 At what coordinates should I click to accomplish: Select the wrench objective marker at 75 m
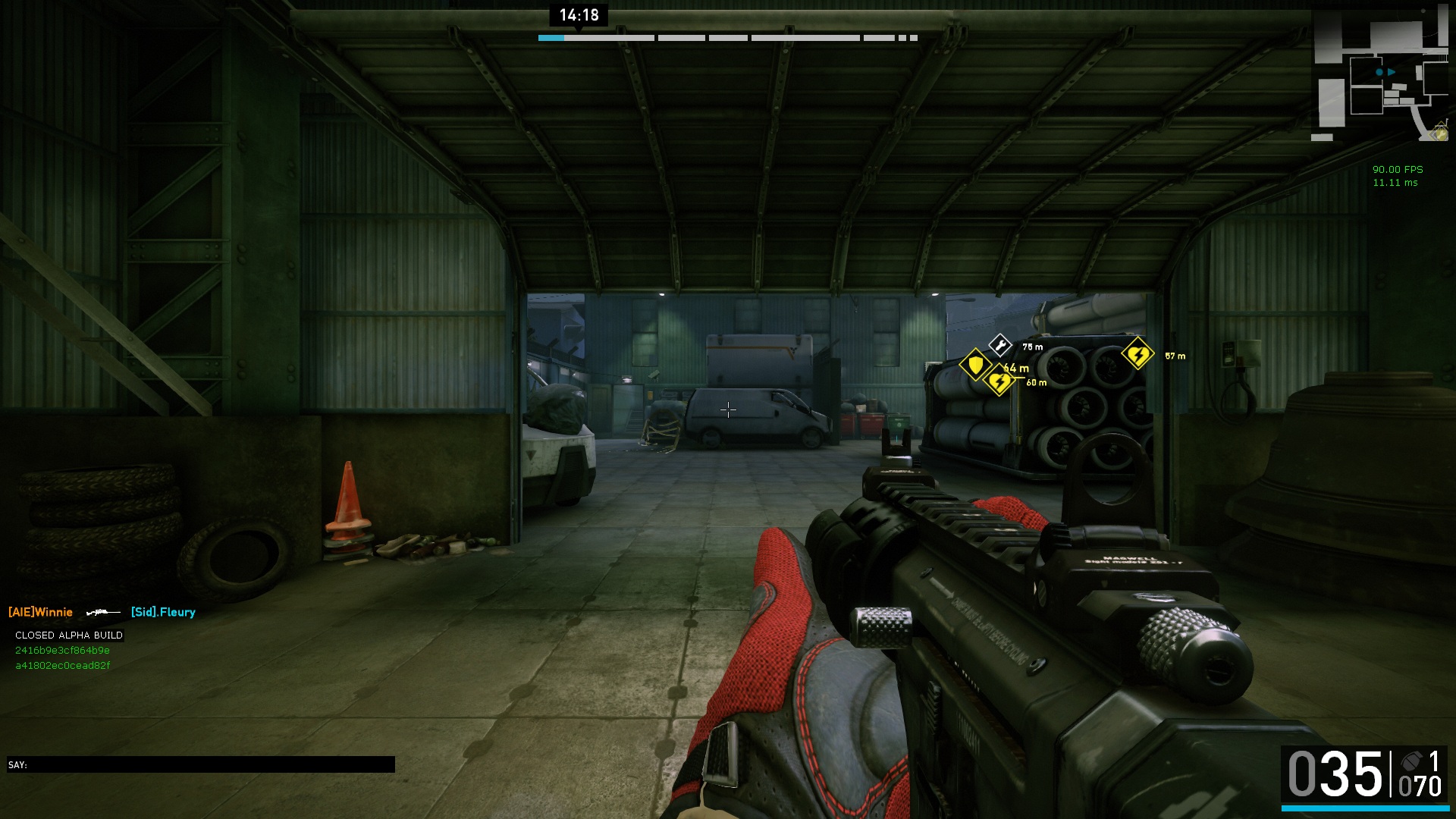click(1000, 346)
